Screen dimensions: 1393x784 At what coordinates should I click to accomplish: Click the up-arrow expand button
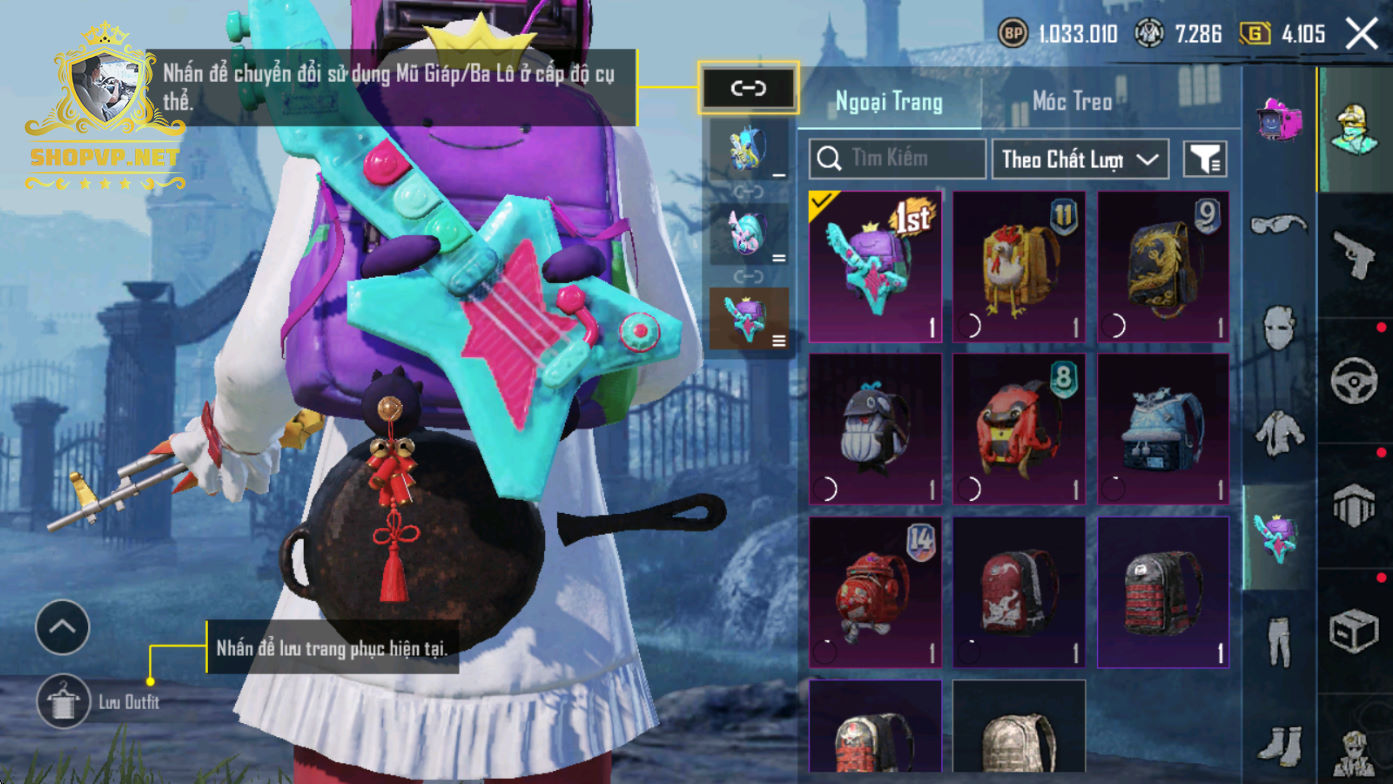[x=63, y=627]
